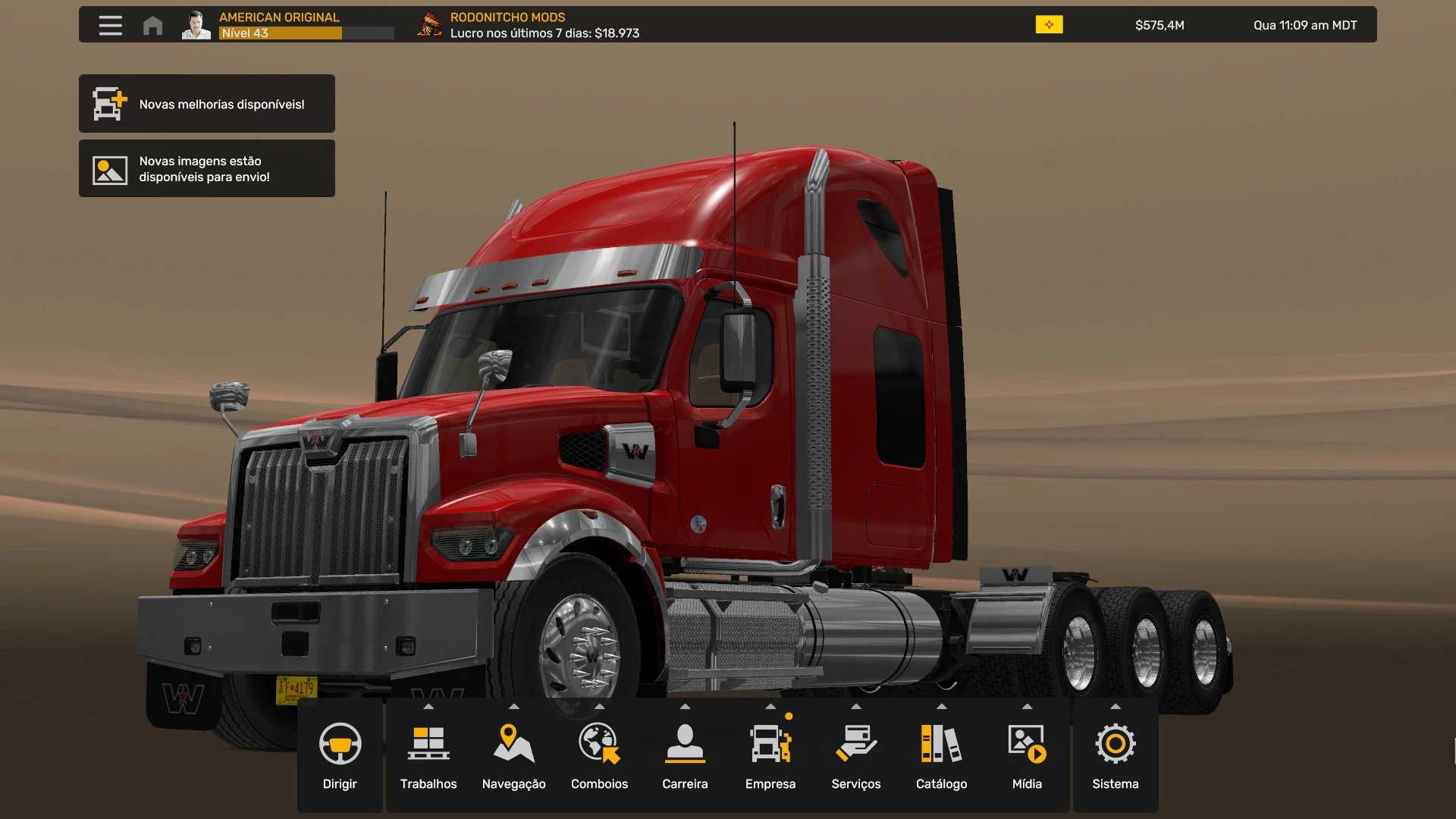Screen dimensions: 1456x819
Task: Open the new images available notification
Action: click(207, 169)
